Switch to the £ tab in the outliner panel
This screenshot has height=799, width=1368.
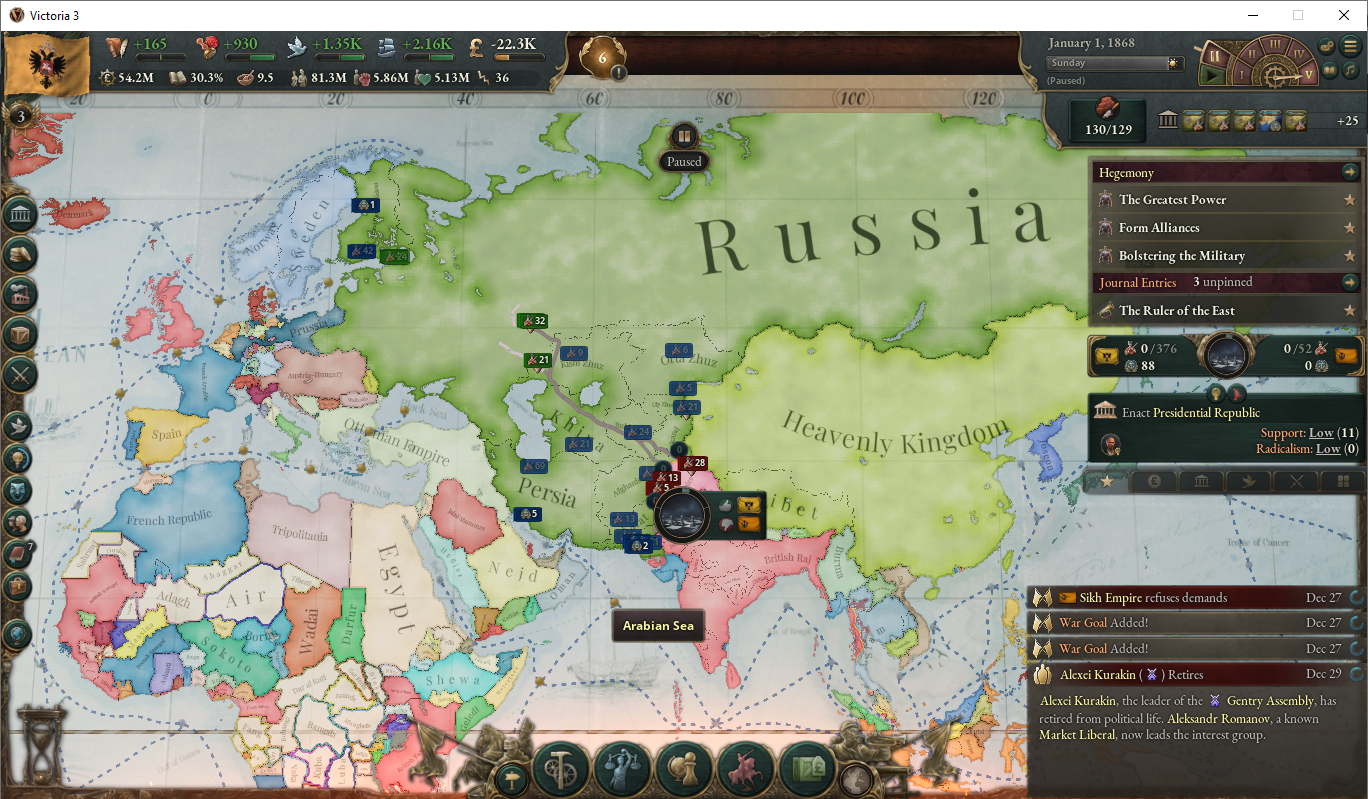click(x=1154, y=480)
